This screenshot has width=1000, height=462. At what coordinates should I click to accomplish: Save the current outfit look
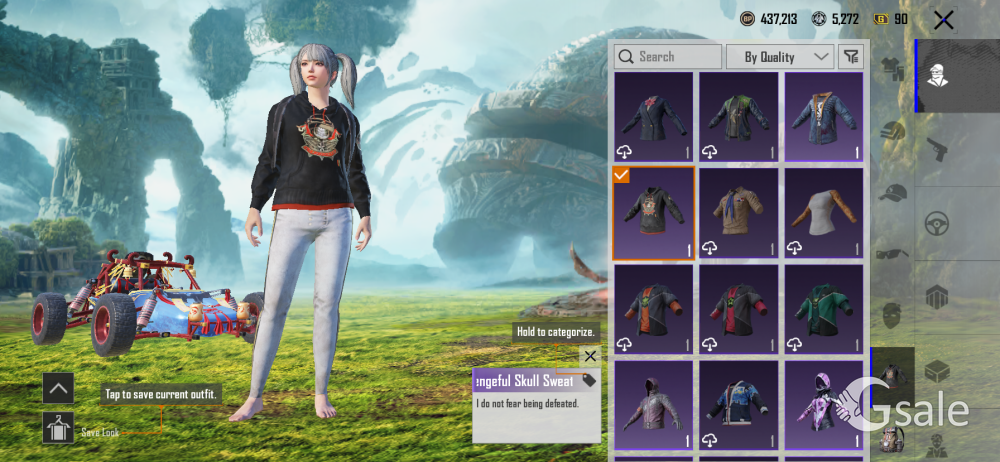pyautogui.click(x=58, y=428)
